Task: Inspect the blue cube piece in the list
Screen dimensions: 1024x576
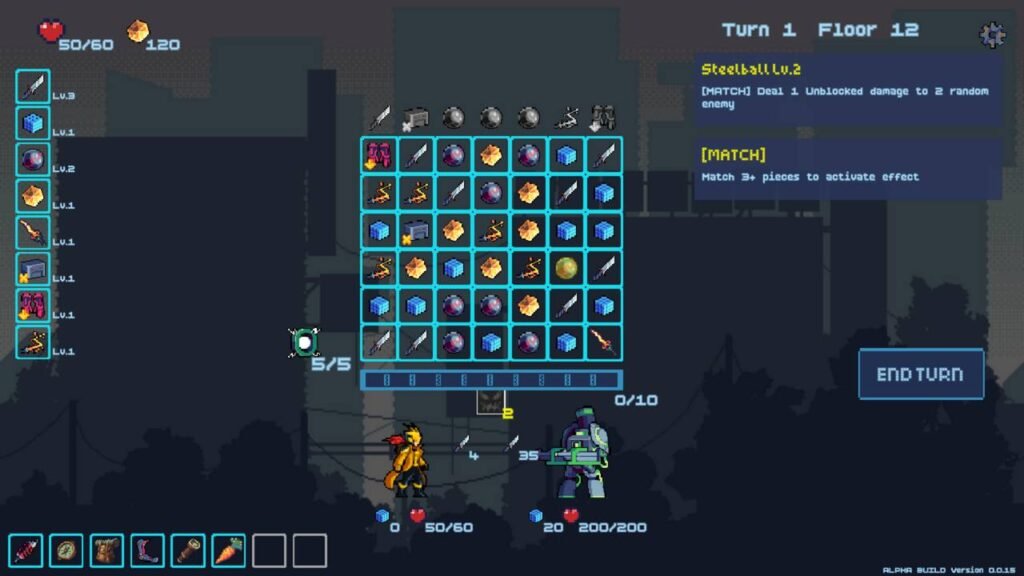Action: [x=33, y=123]
